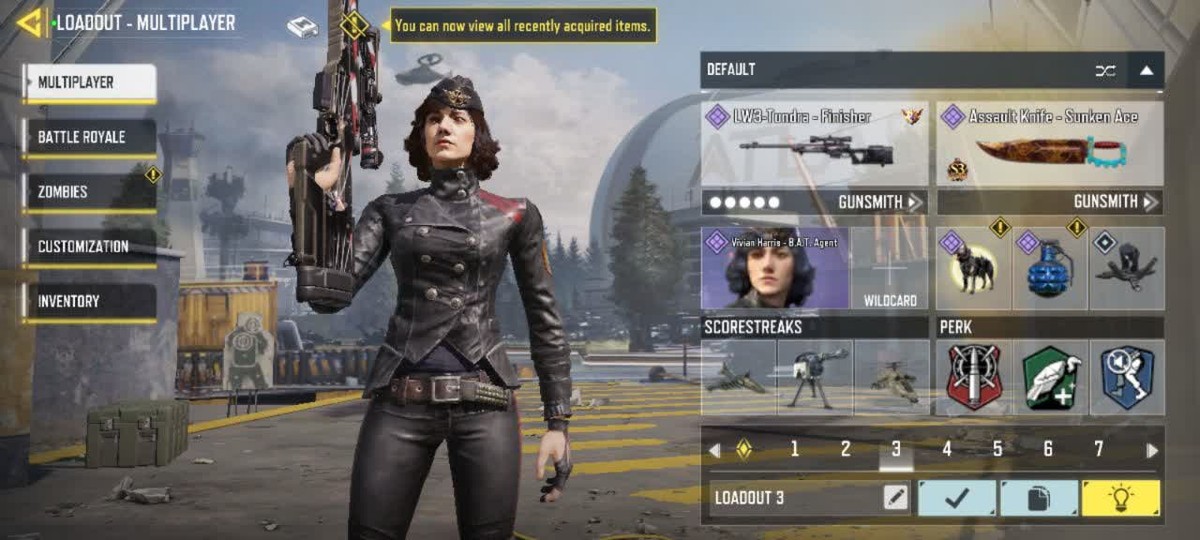
Task: Open the Zombies loadout tab
Action: 90,192
